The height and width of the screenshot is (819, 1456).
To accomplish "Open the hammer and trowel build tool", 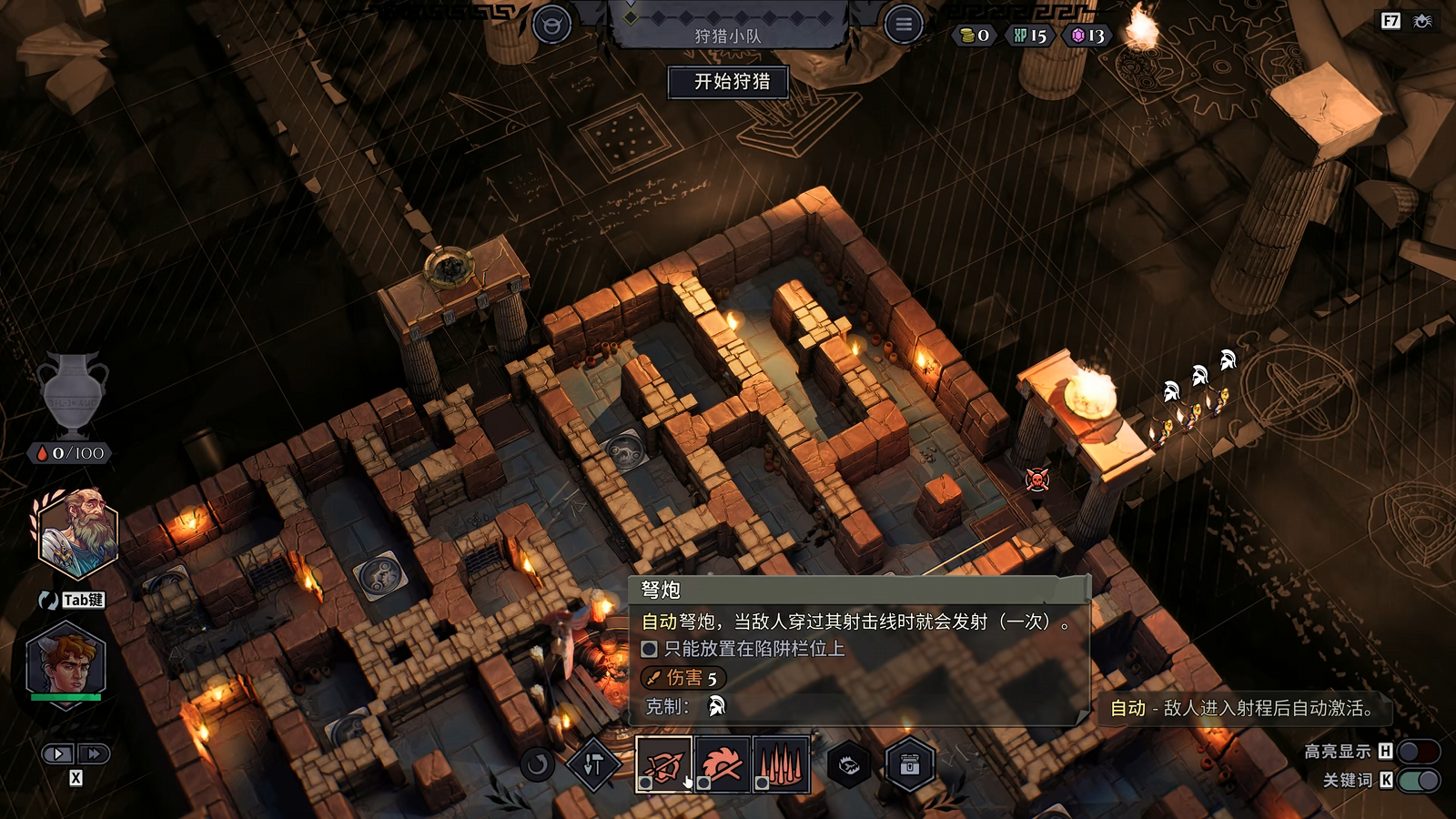I will click(593, 765).
